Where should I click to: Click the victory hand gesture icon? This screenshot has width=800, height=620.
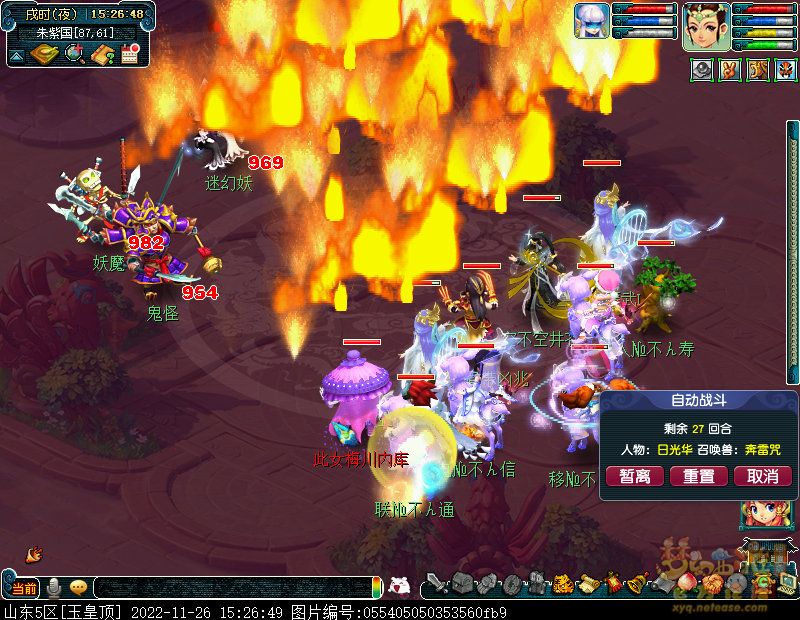click(731, 71)
